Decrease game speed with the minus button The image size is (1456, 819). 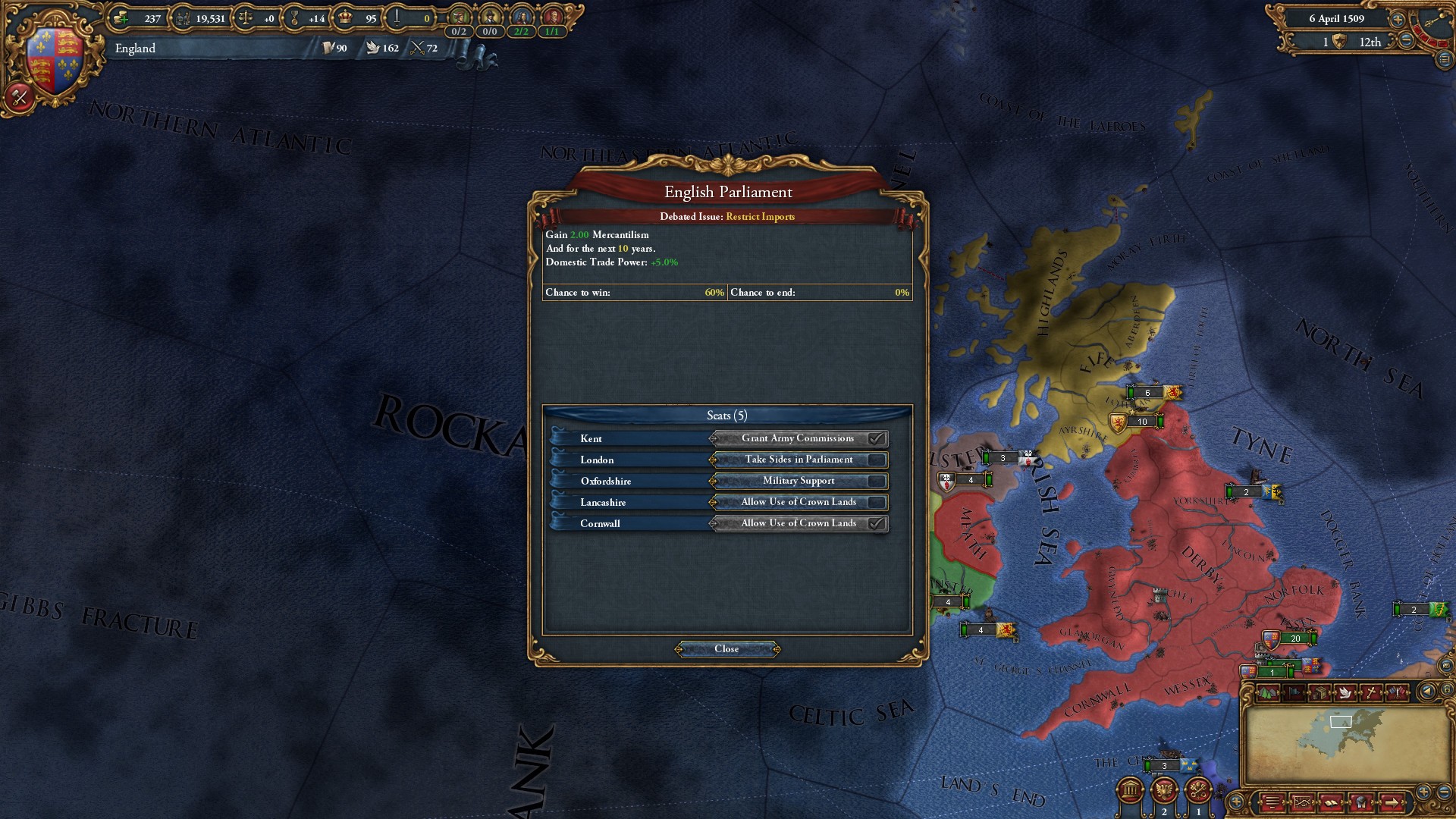(1406, 42)
